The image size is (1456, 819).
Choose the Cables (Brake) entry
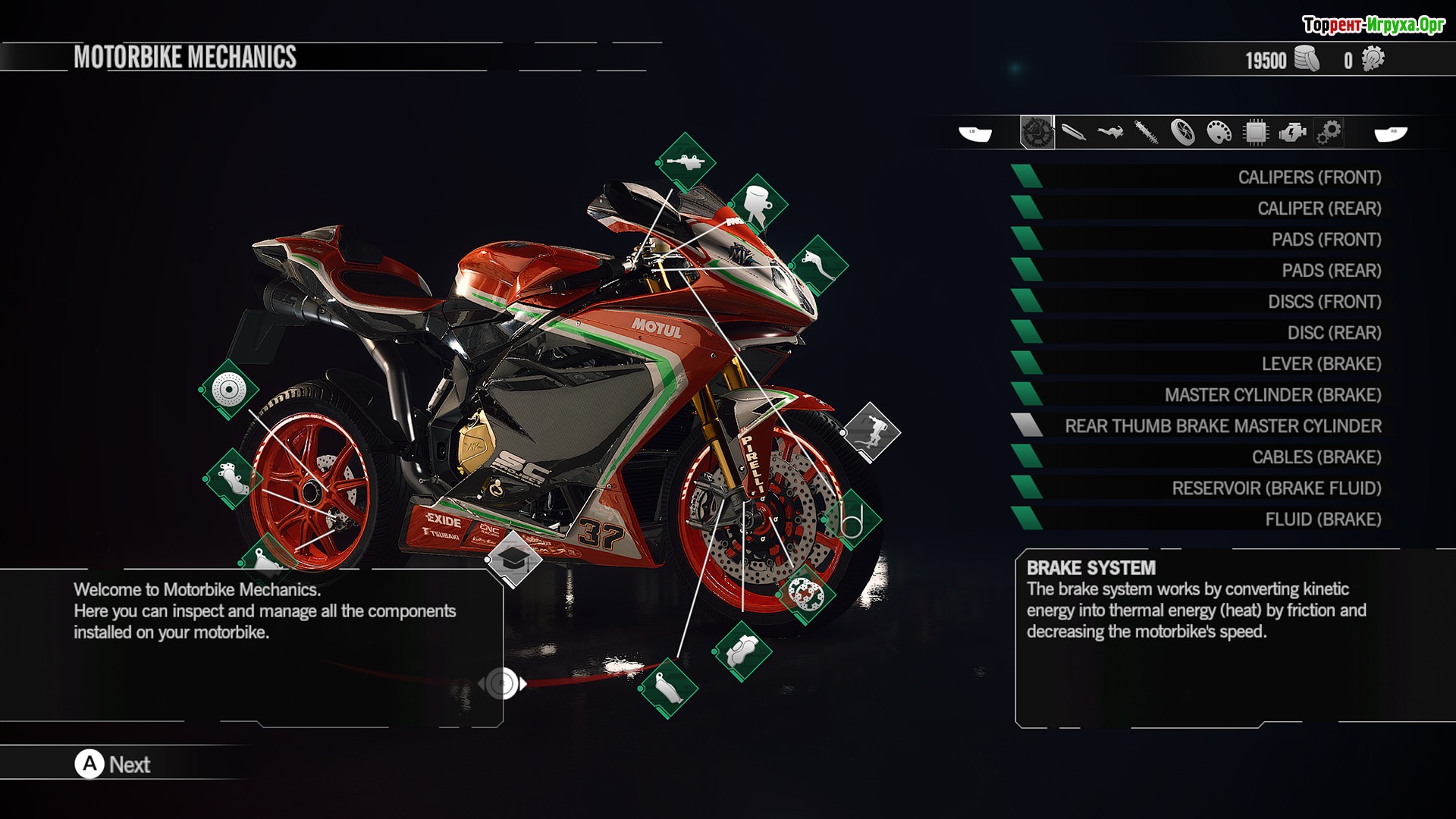[1316, 457]
